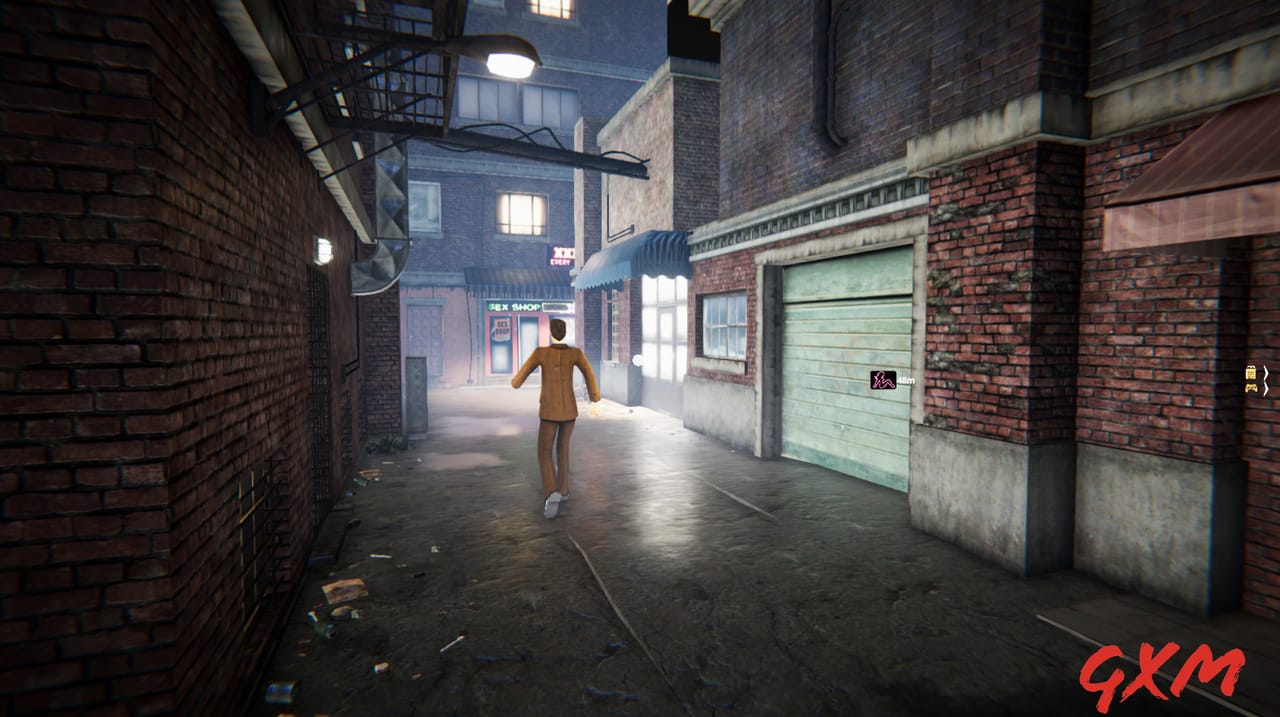Click the pink neon silhouette waypoint marker
Viewport: 1280px width, 717px height.
click(x=882, y=380)
